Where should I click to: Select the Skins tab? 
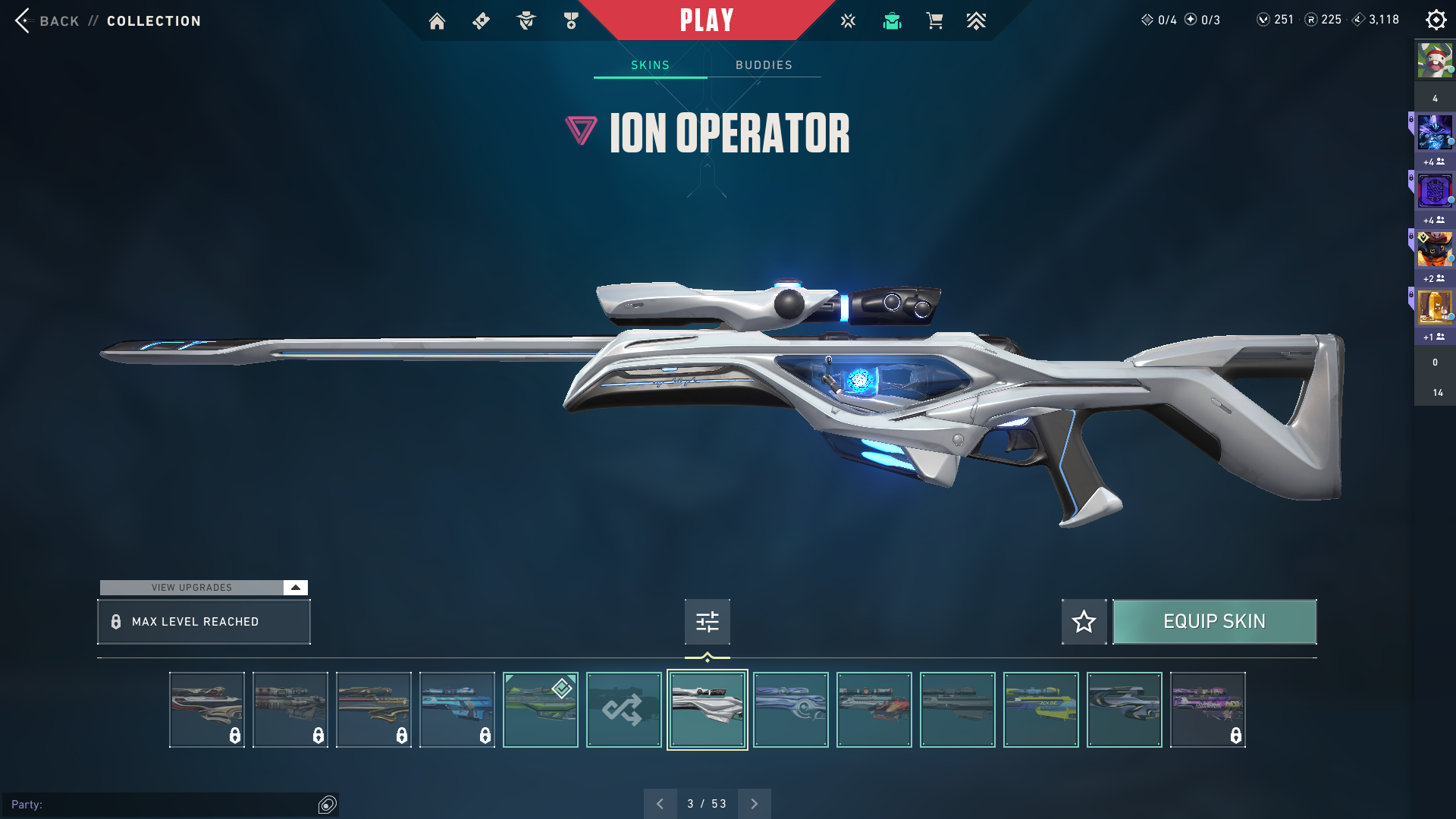(650, 65)
